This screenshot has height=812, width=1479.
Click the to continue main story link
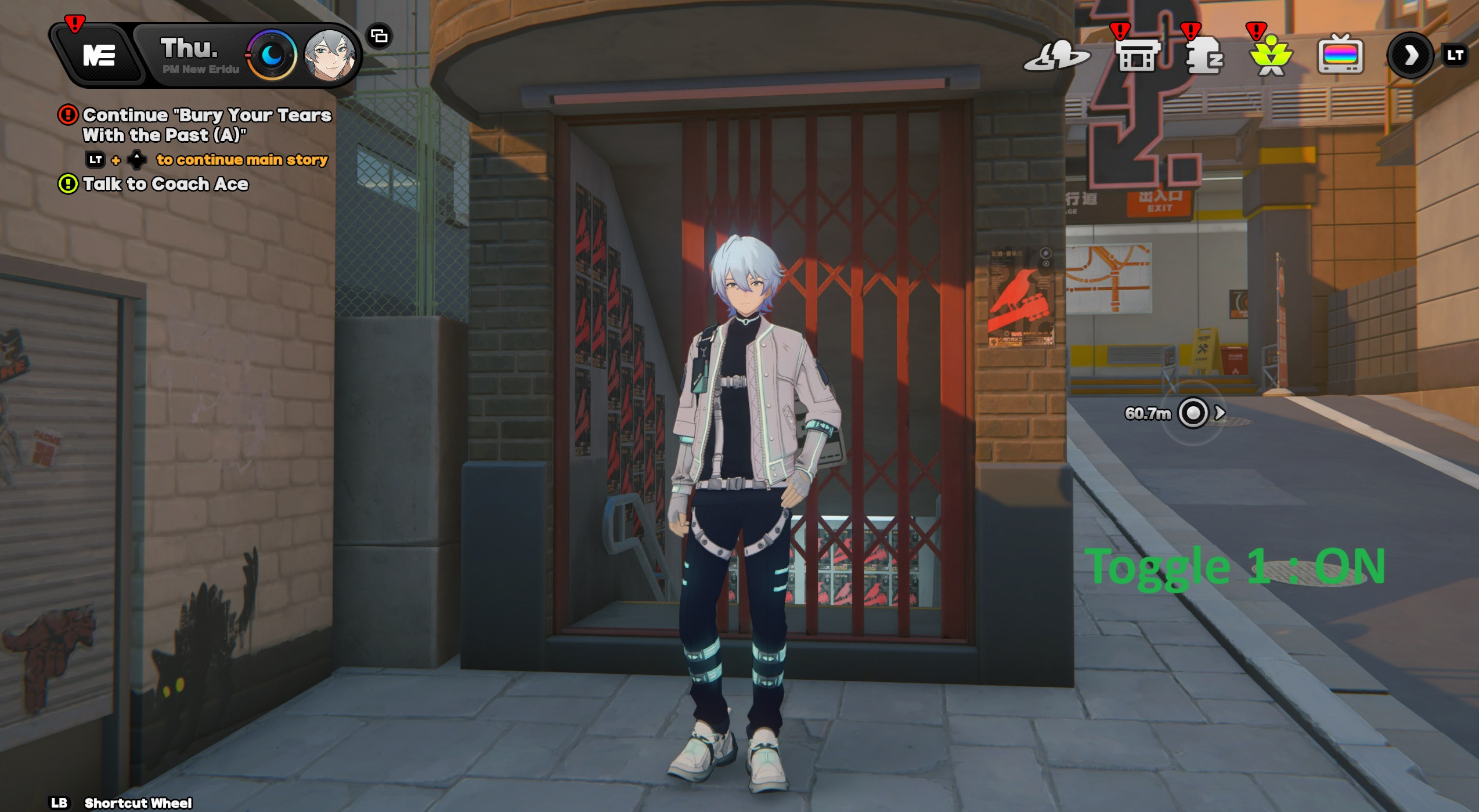tap(241, 160)
